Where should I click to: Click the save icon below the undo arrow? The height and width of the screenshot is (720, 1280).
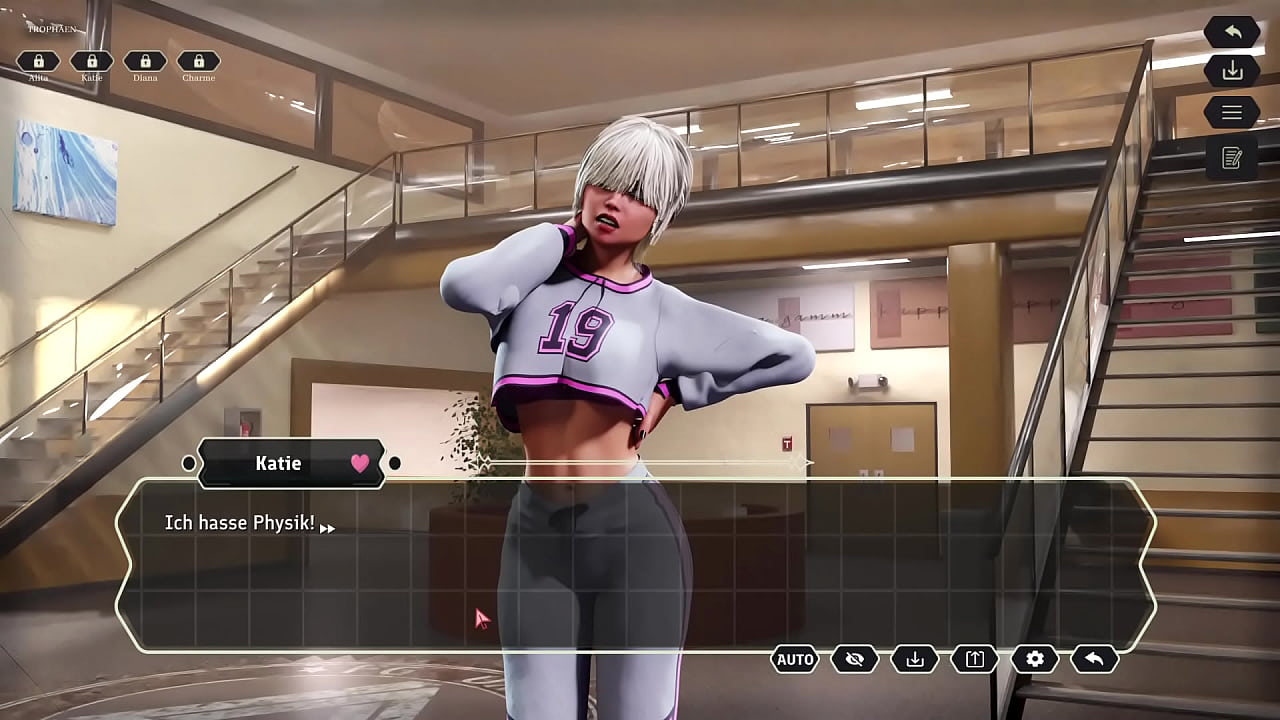pyautogui.click(x=1231, y=70)
